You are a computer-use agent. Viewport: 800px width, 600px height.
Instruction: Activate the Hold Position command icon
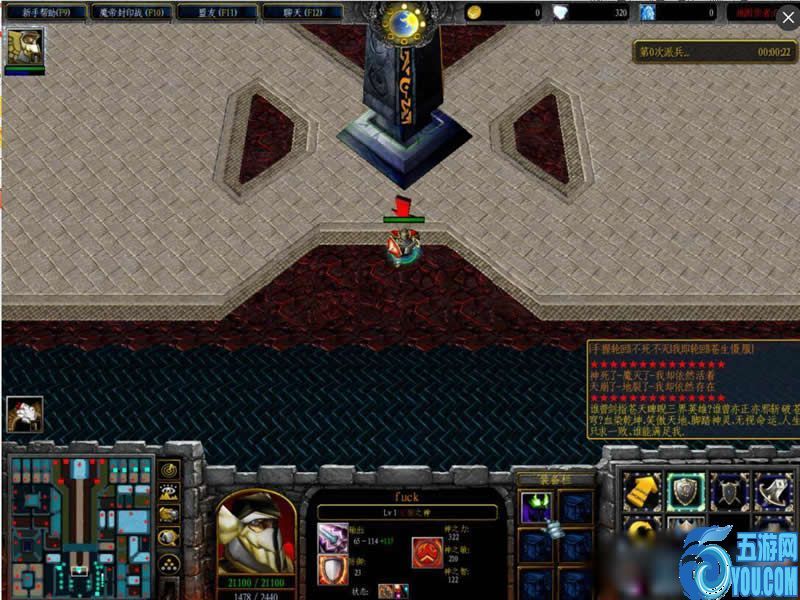pos(728,490)
